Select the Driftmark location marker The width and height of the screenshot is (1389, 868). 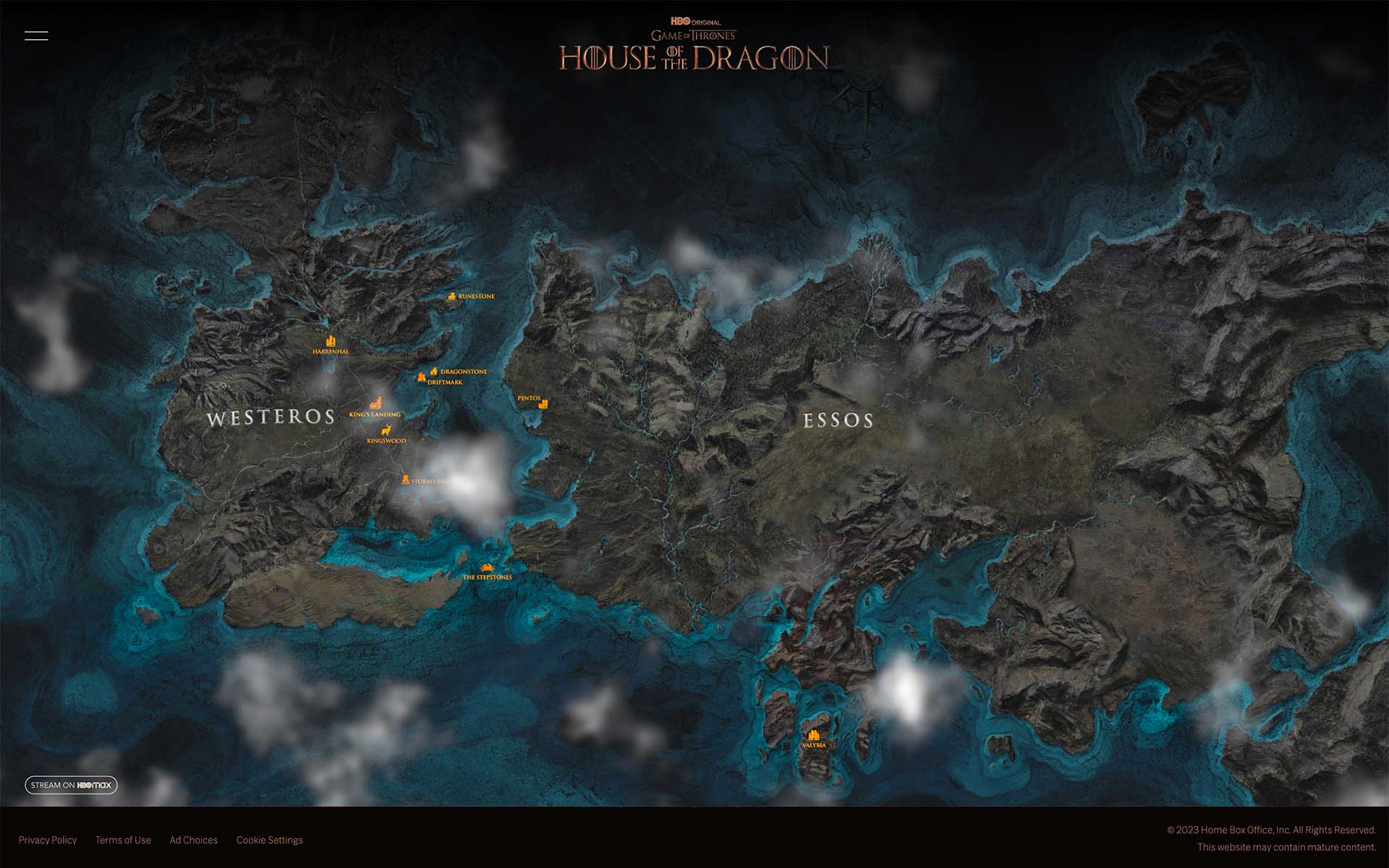(421, 378)
